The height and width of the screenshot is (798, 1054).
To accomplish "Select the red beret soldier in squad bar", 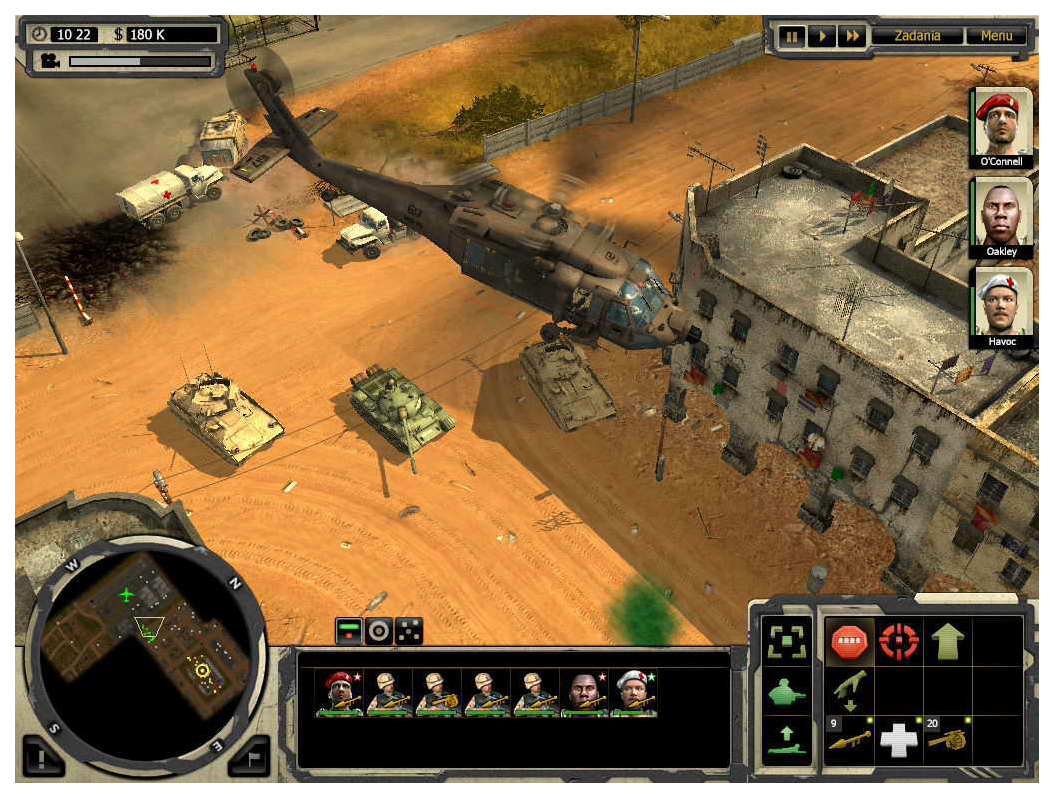I will (339, 693).
